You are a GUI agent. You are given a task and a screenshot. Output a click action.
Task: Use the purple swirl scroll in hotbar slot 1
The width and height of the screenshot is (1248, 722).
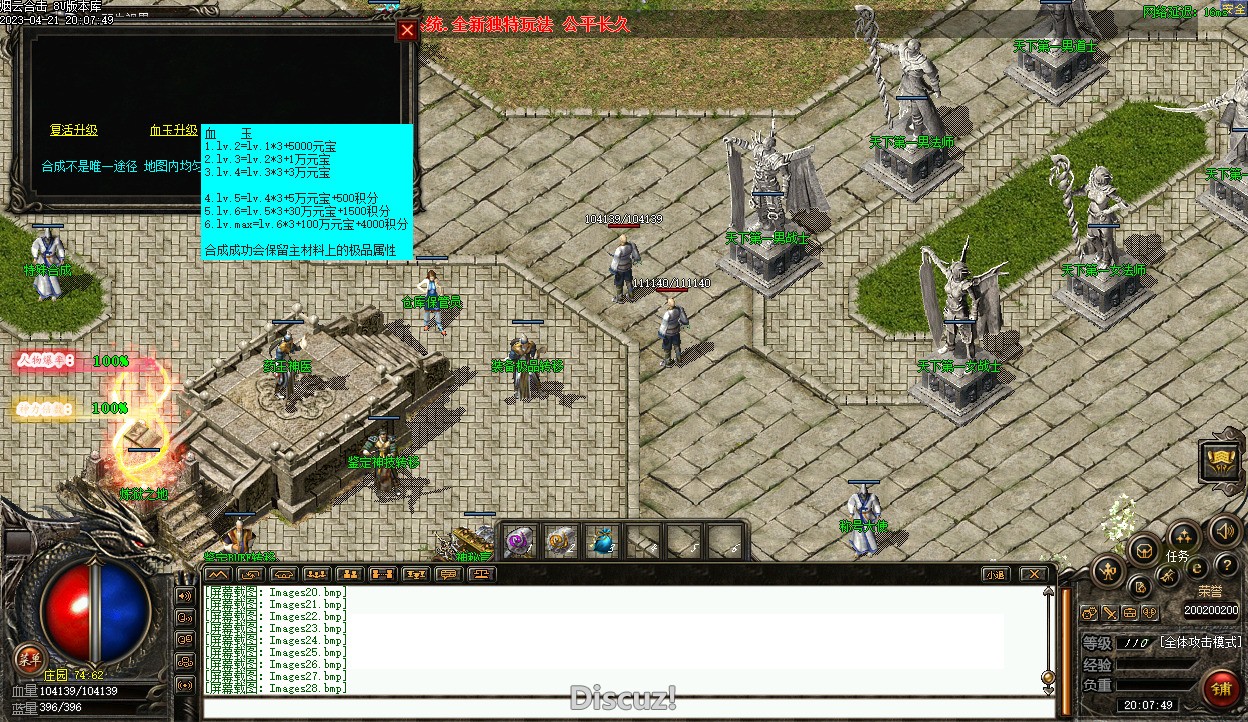pos(520,542)
